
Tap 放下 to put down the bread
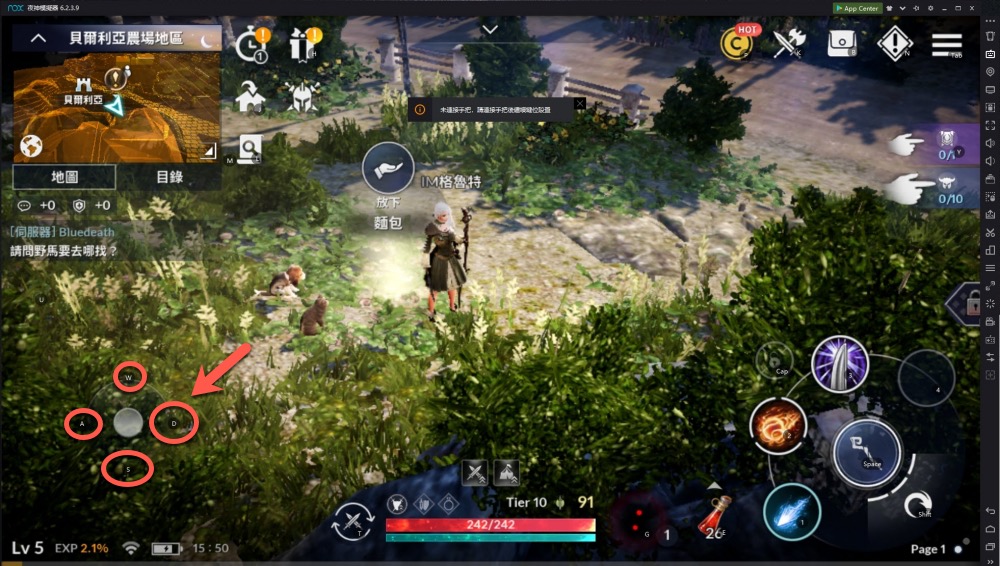click(388, 171)
